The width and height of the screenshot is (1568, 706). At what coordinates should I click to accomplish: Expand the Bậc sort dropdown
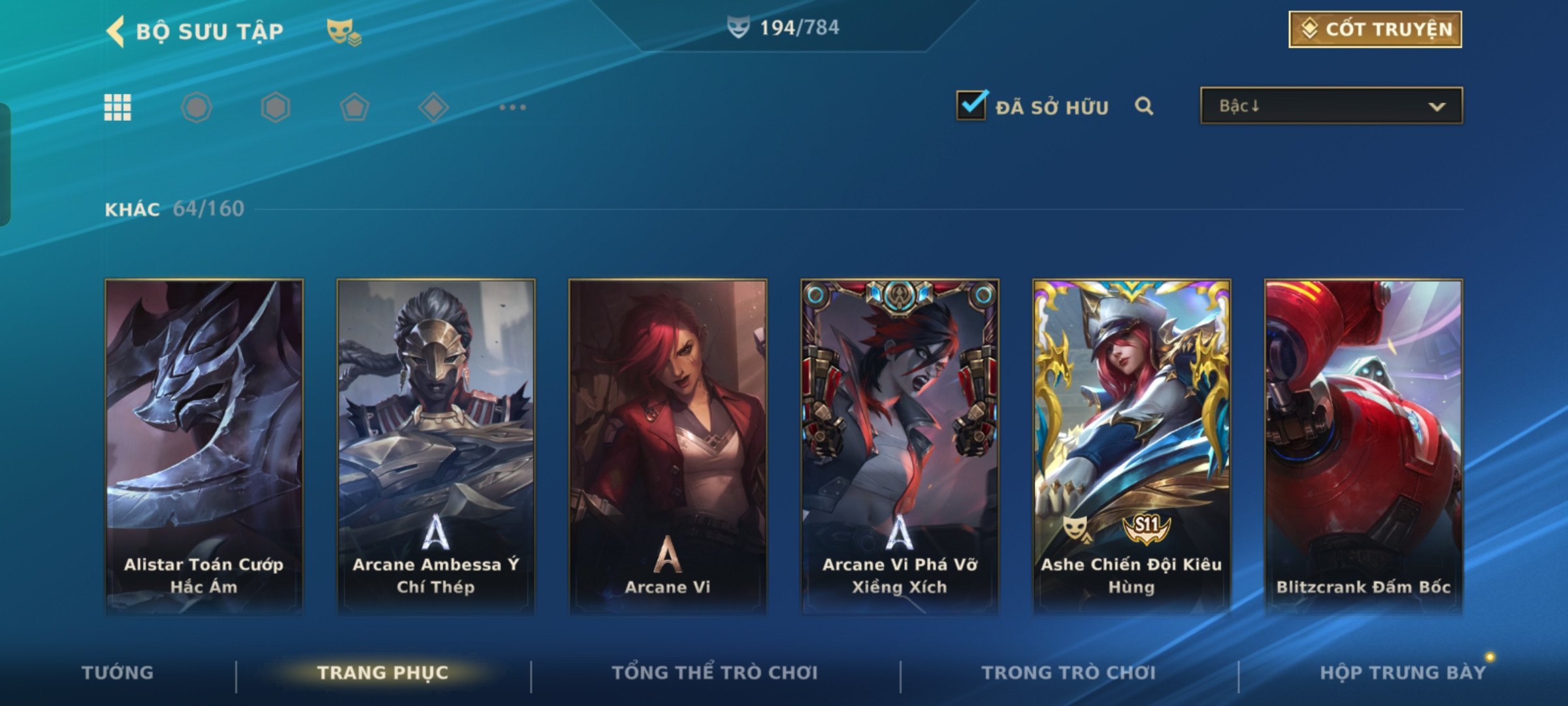point(1331,106)
